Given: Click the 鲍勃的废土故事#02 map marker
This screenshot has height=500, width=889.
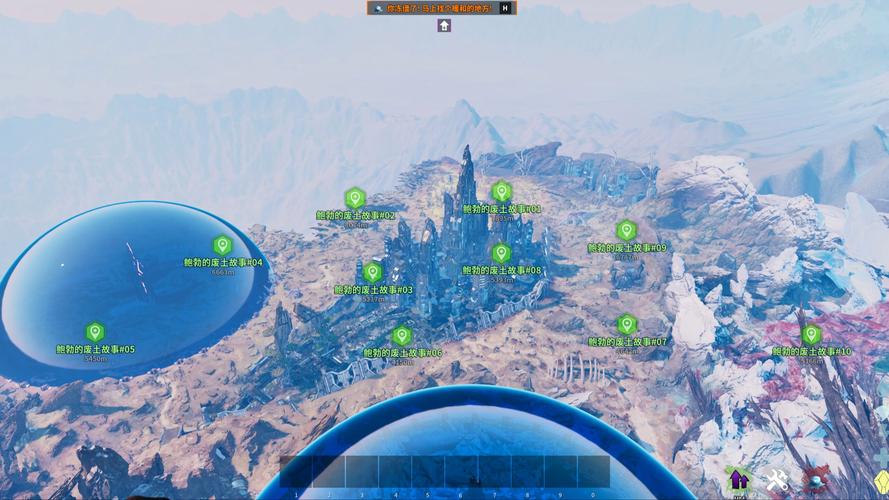Looking at the screenshot, I should [x=355, y=198].
